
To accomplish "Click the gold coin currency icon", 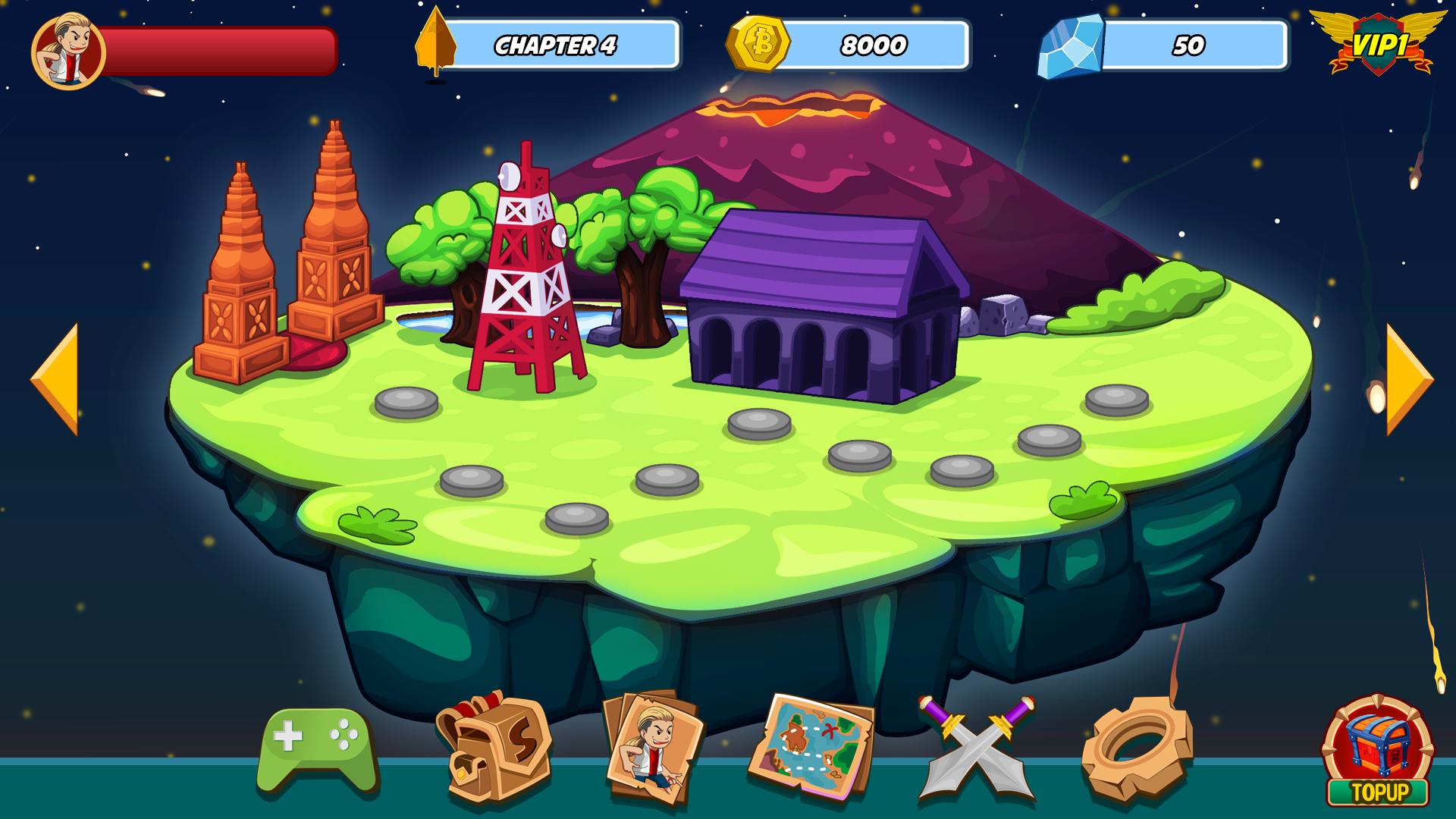I will tap(758, 45).
